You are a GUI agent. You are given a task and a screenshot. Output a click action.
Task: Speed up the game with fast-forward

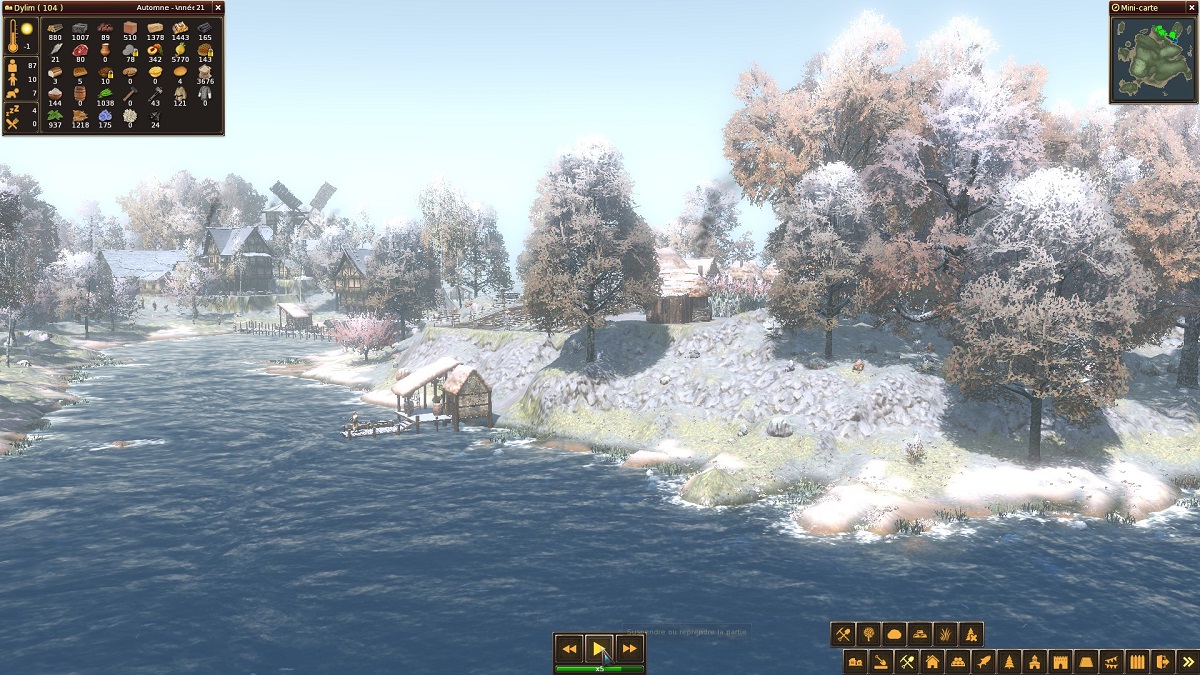(x=629, y=649)
